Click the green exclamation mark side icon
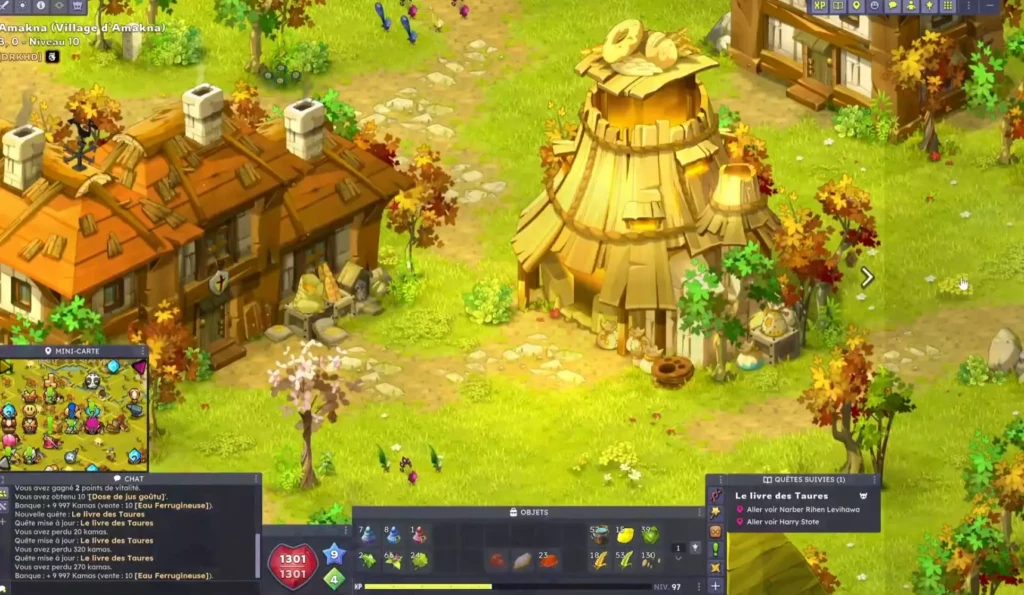The height and width of the screenshot is (595, 1024). pyautogui.click(x=715, y=549)
